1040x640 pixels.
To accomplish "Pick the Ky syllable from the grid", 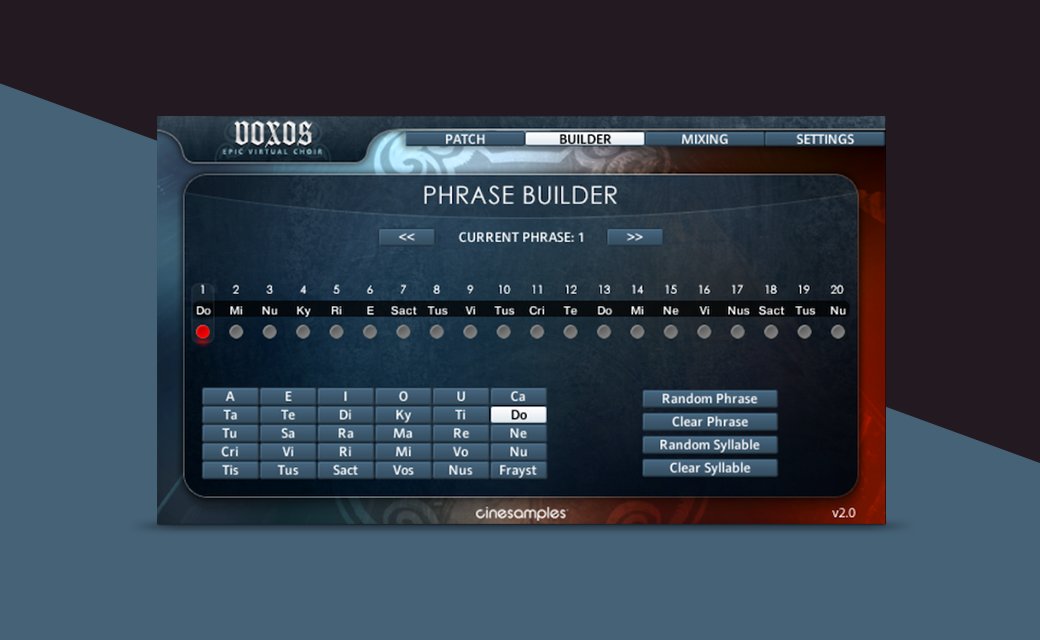I will coord(403,415).
